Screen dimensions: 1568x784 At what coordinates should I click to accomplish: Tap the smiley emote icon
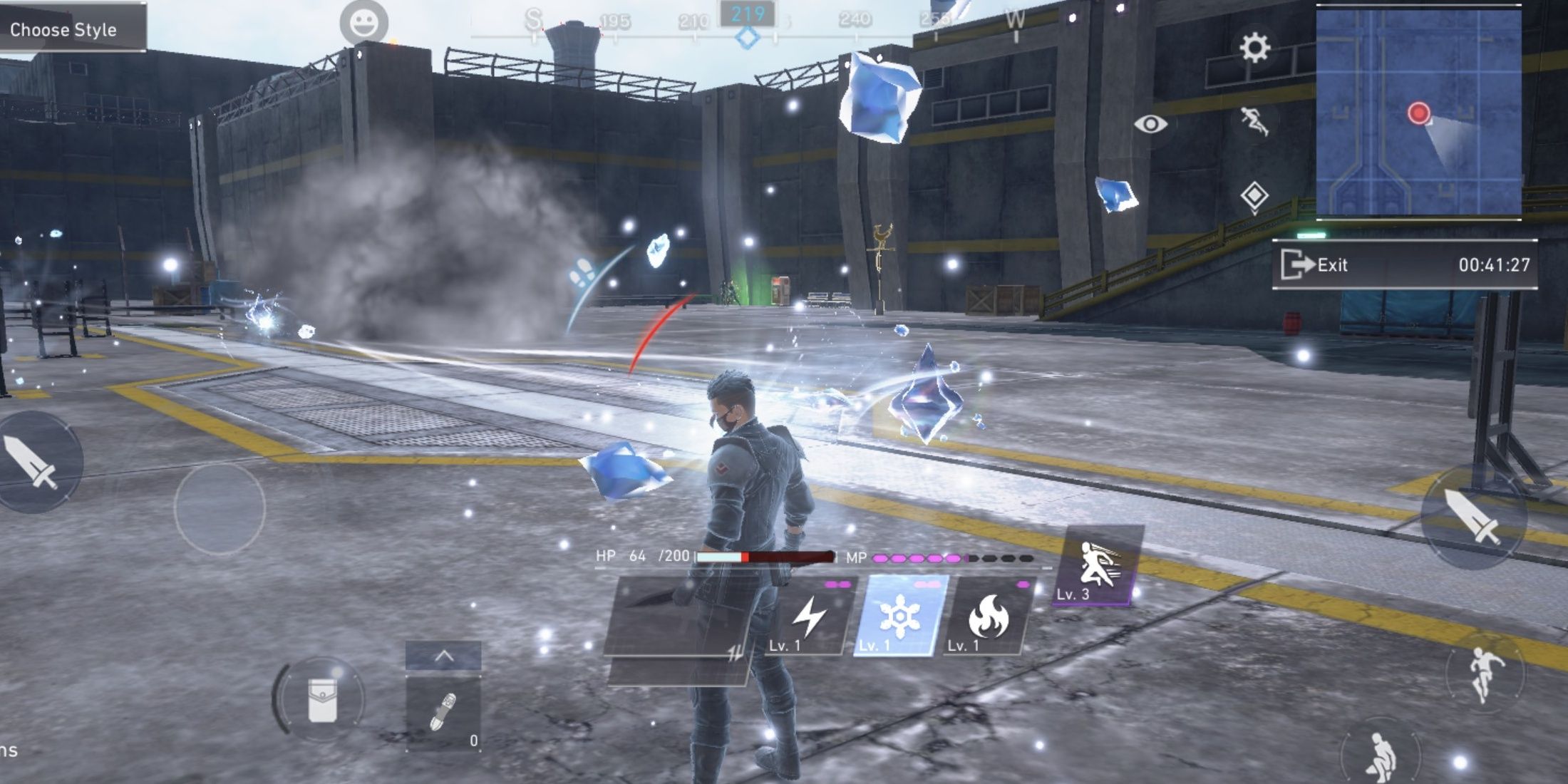pos(363,23)
